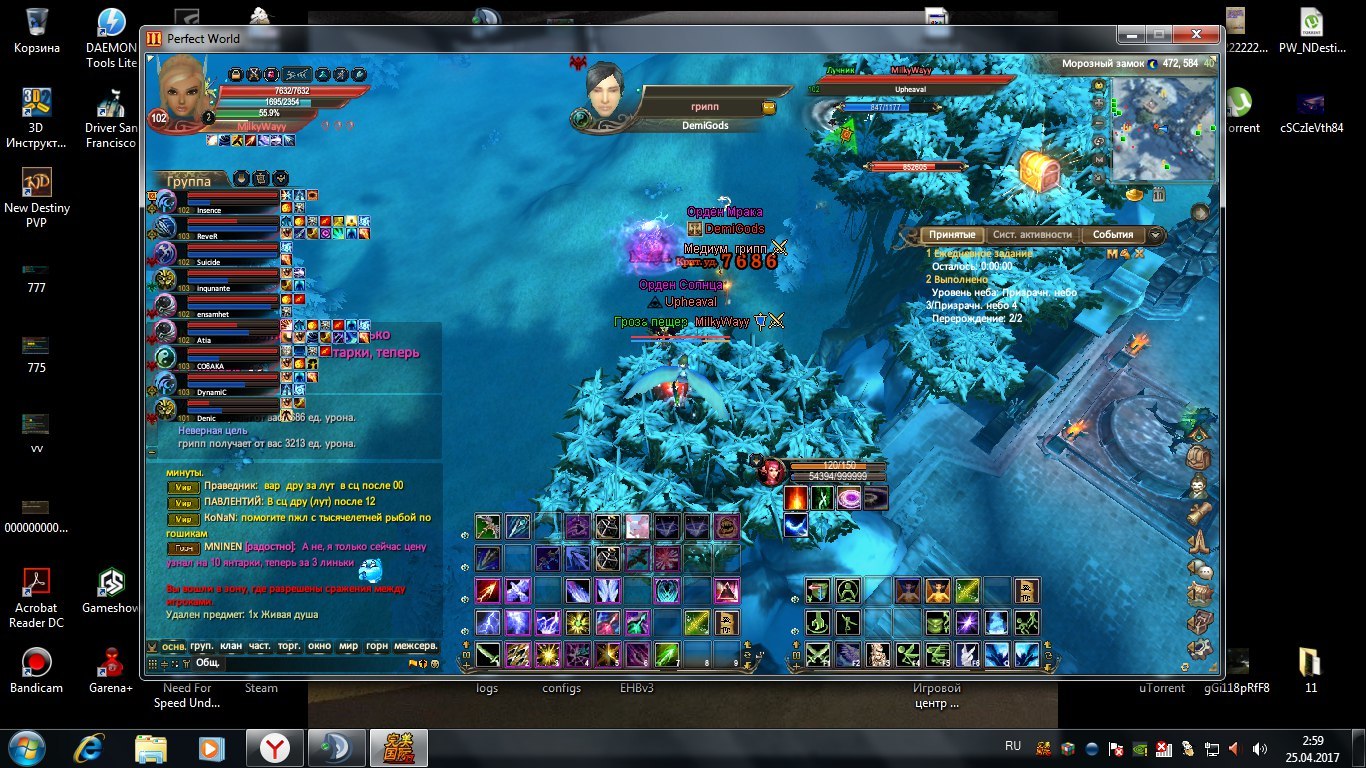Screen dimensions: 1366x768
Task: Activate the lightning bolt skill icon
Action: [x=487, y=623]
